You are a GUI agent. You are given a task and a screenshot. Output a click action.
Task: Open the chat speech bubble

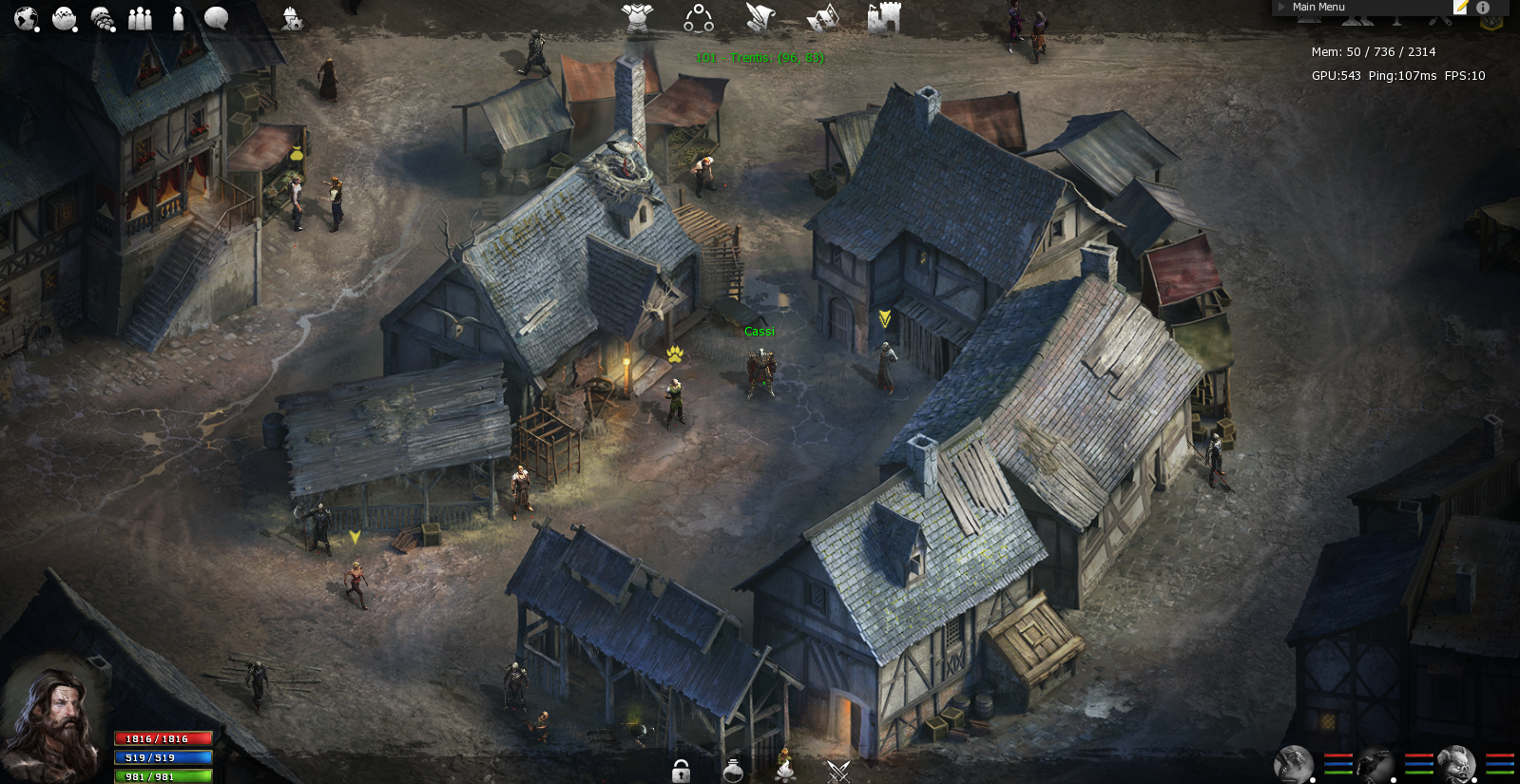[216, 18]
